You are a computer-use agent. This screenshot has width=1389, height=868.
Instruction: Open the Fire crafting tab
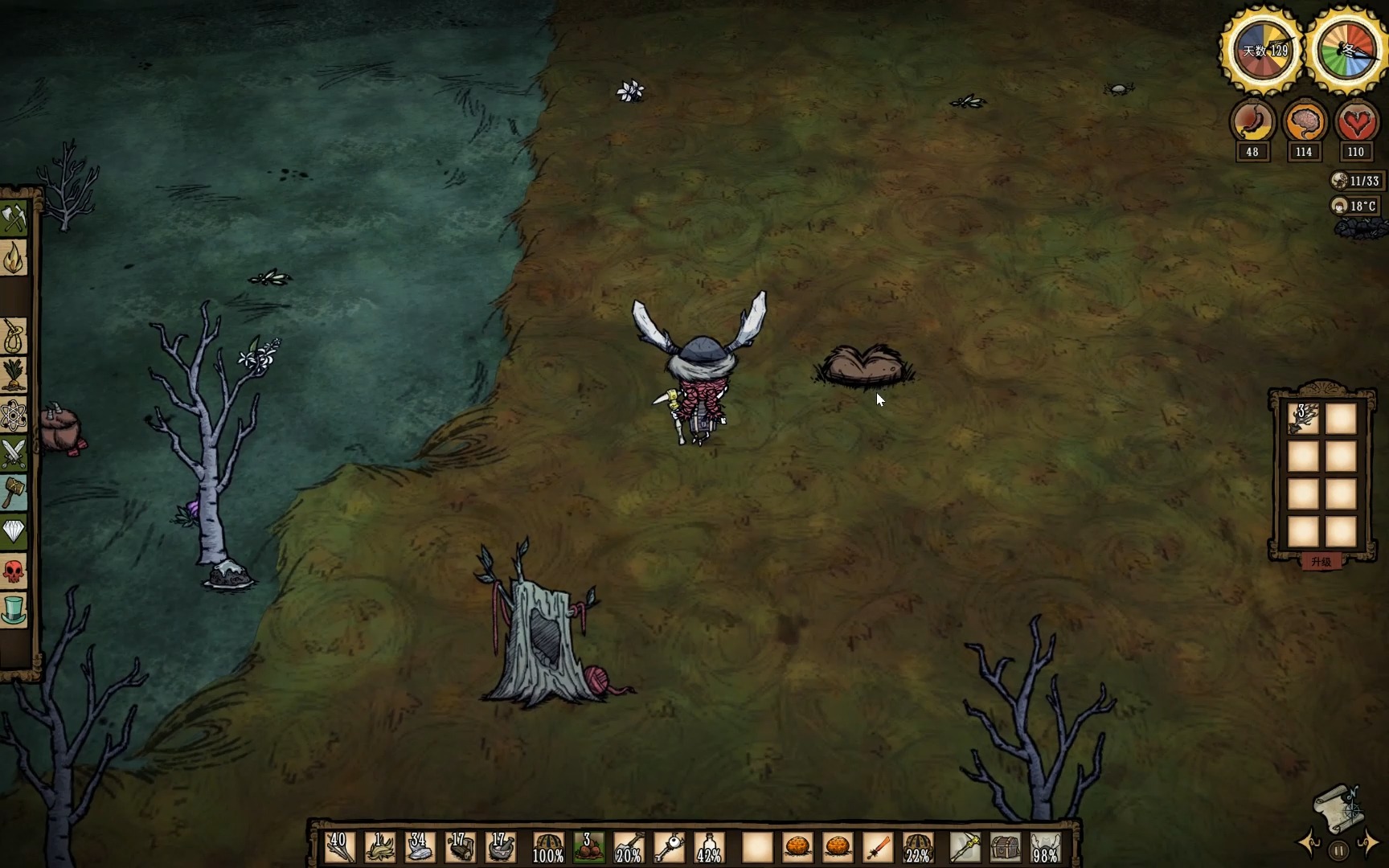pos(14,258)
